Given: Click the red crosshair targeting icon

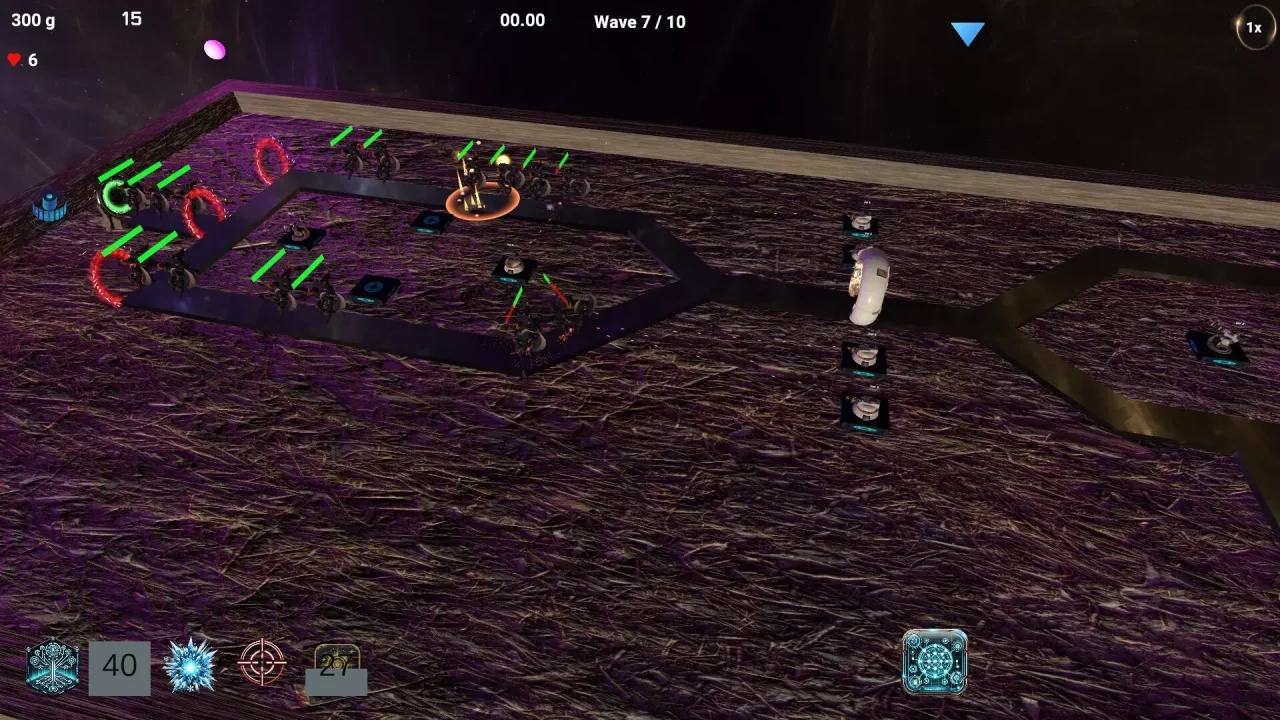Looking at the screenshot, I should pyautogui.click(x=261, y=663).
